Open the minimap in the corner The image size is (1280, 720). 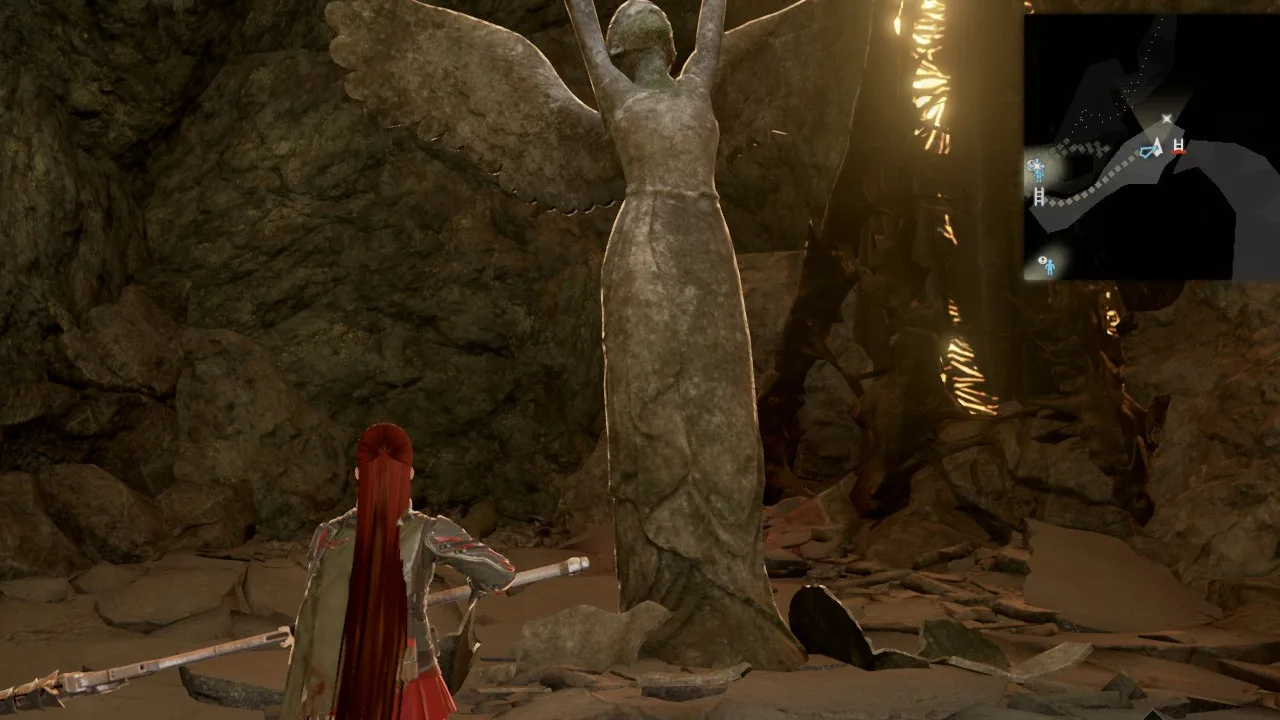tap(1150, 146)
